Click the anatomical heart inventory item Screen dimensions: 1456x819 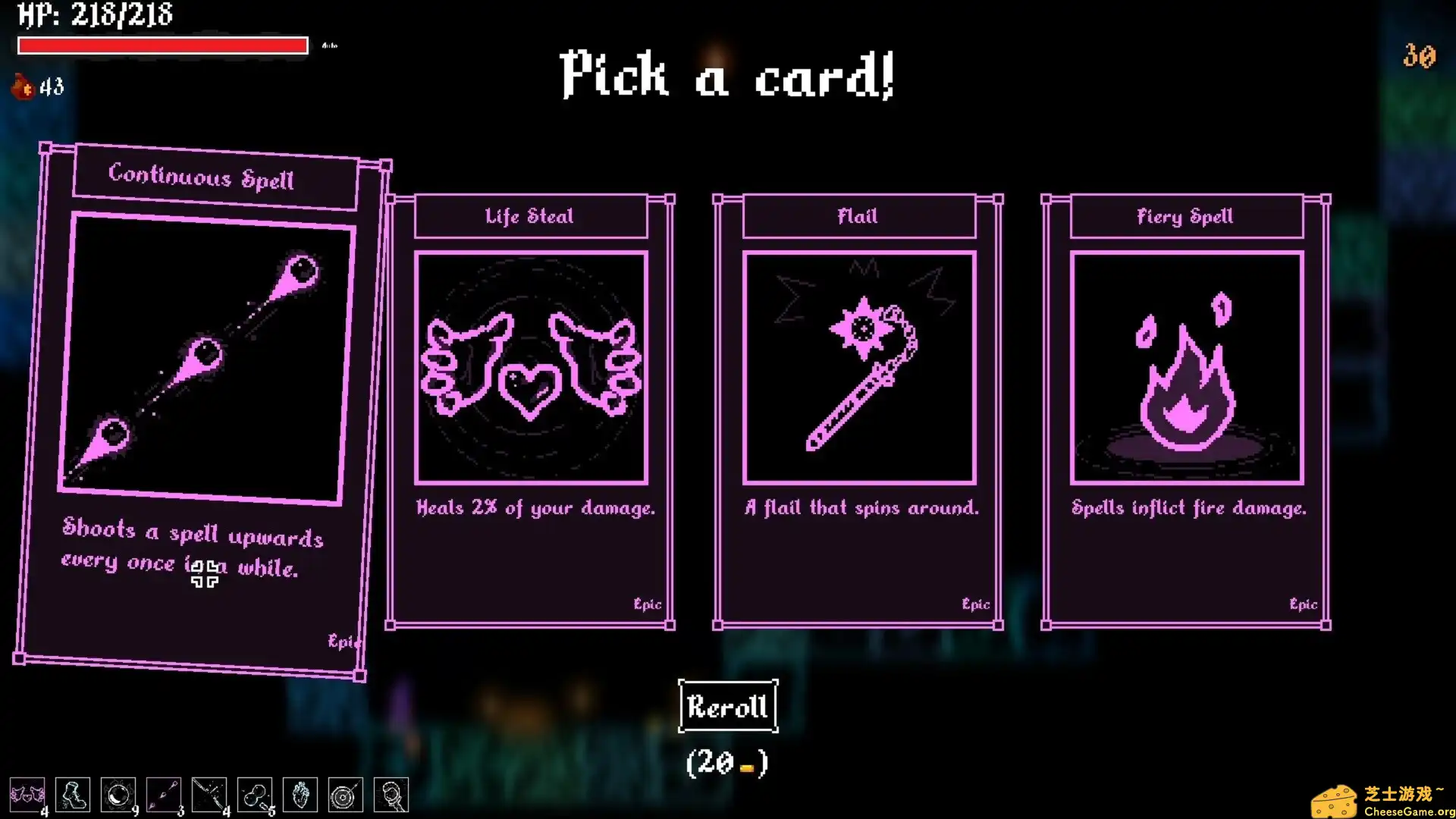coord(300,795)
